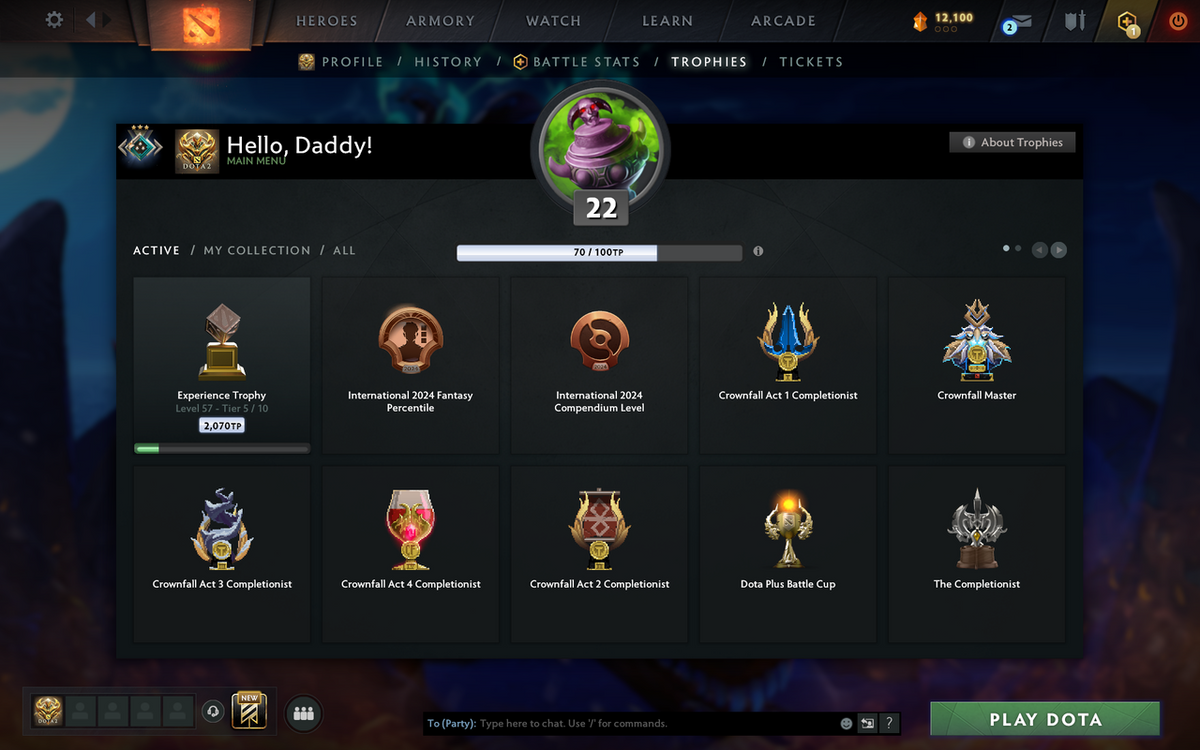Select the Learn menu entry
This screenshot has height=750, width=1200.
coord(667,21)
